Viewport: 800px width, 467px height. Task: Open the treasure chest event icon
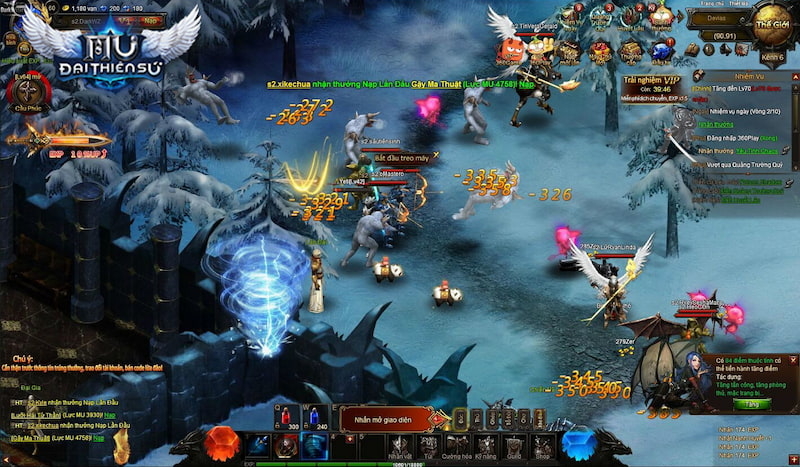click(571, 52)
